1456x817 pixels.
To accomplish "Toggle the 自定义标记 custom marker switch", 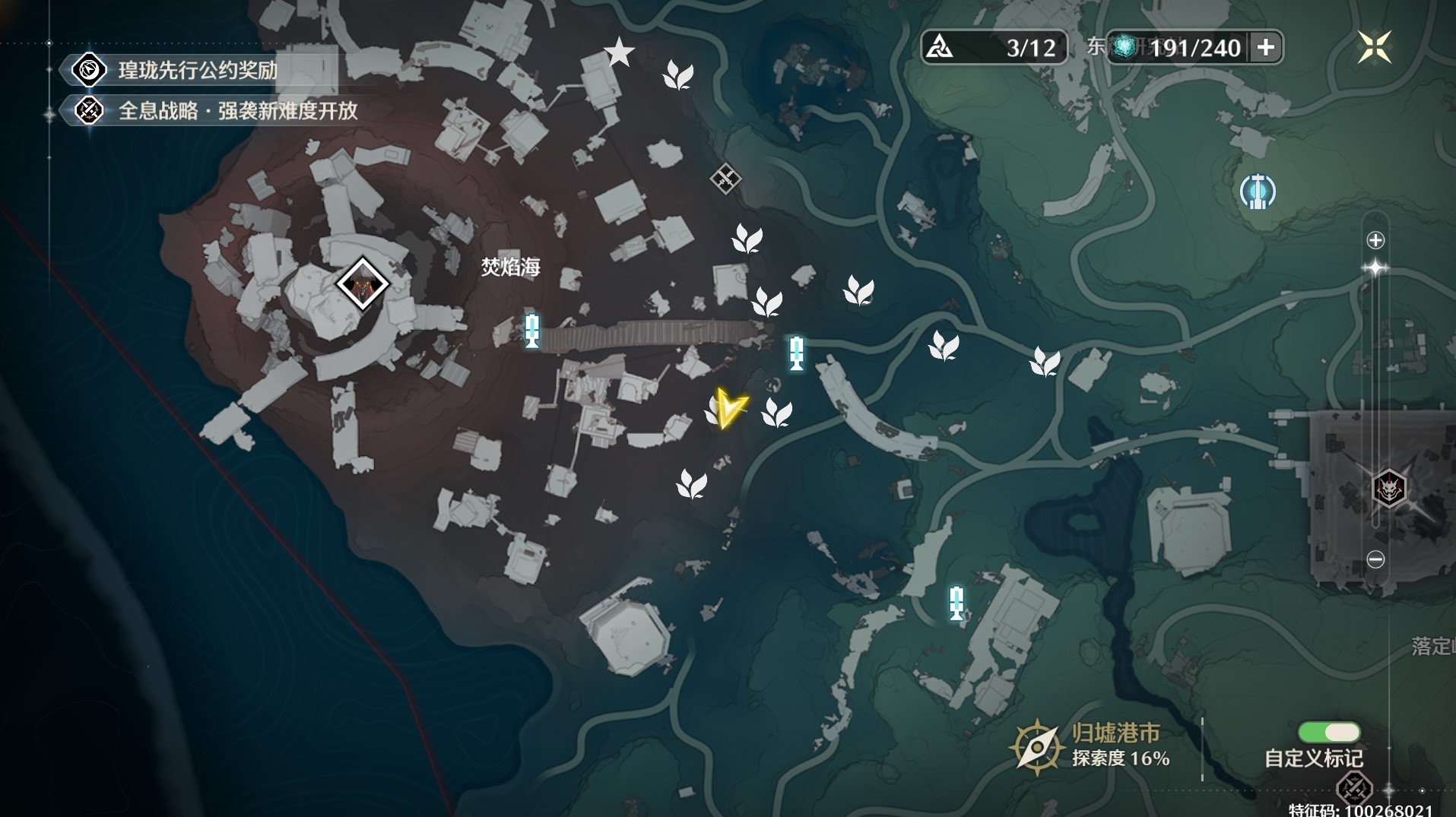I will pos(1328,732).
